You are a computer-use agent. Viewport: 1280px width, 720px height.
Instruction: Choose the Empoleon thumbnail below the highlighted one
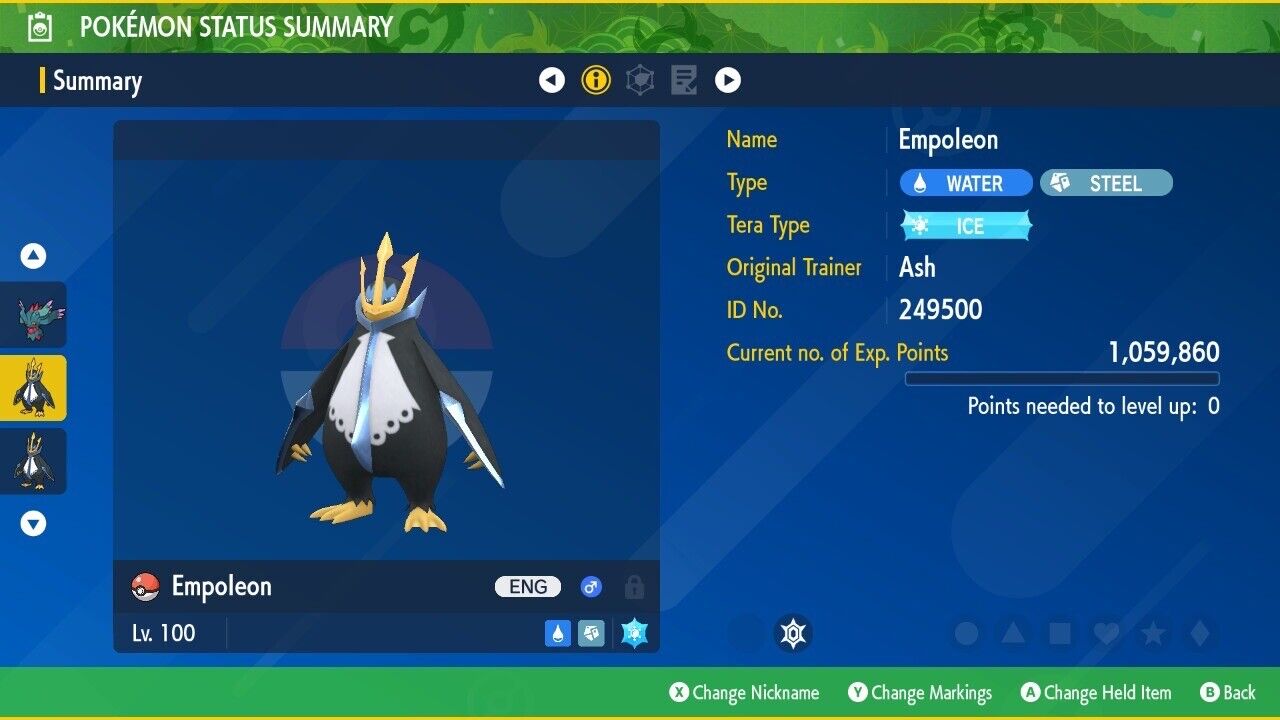click(x=33, y=461)
